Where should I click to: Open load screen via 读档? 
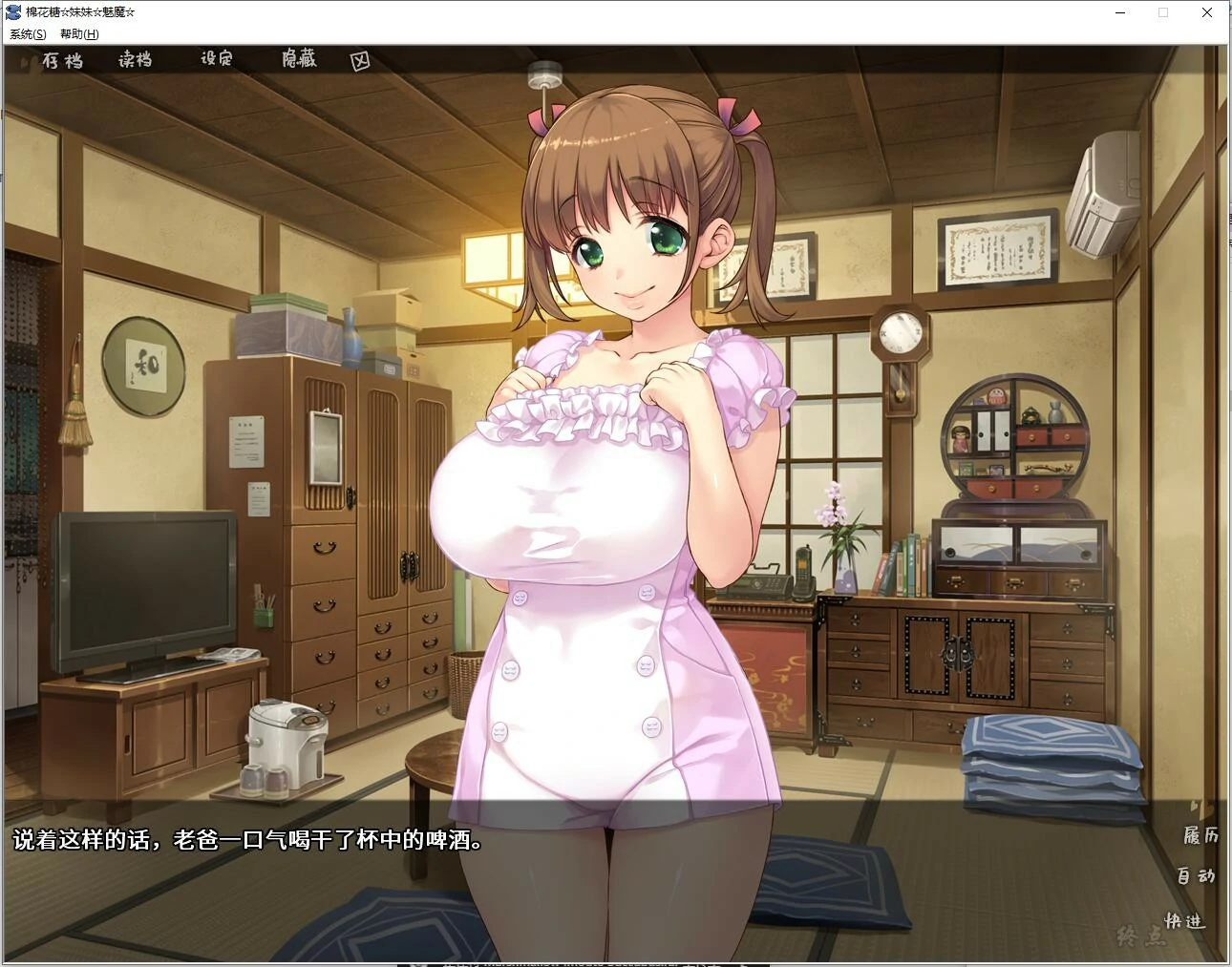click(134, 60)
